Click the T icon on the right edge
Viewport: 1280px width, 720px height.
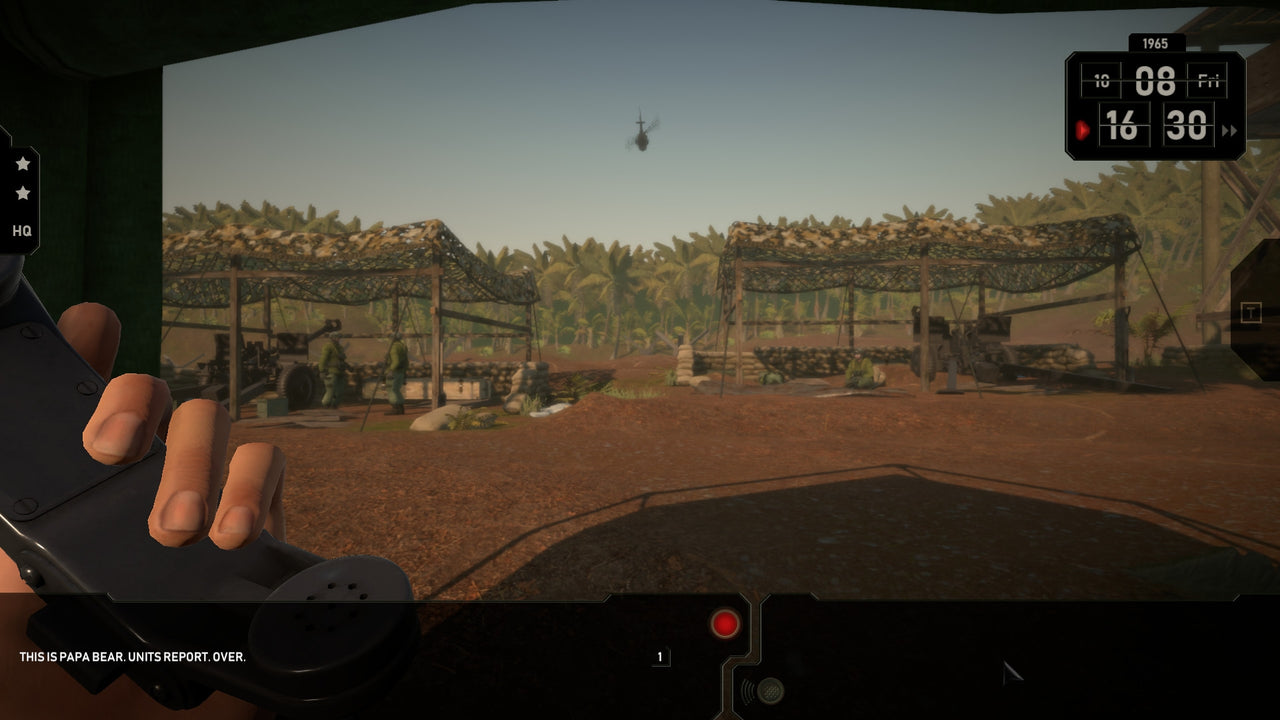pos(1252,312)
